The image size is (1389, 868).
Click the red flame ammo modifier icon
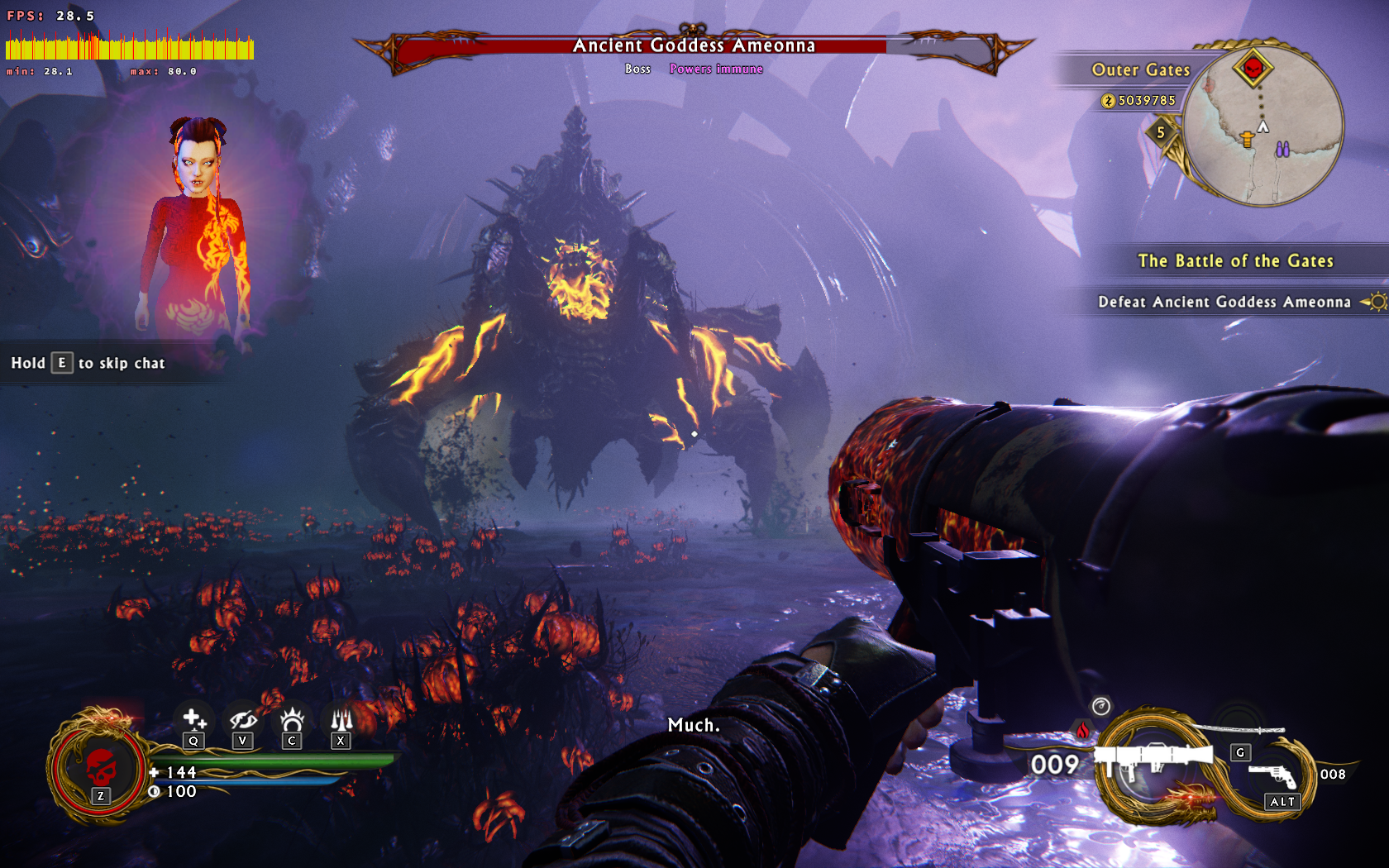pos(1082,730)
